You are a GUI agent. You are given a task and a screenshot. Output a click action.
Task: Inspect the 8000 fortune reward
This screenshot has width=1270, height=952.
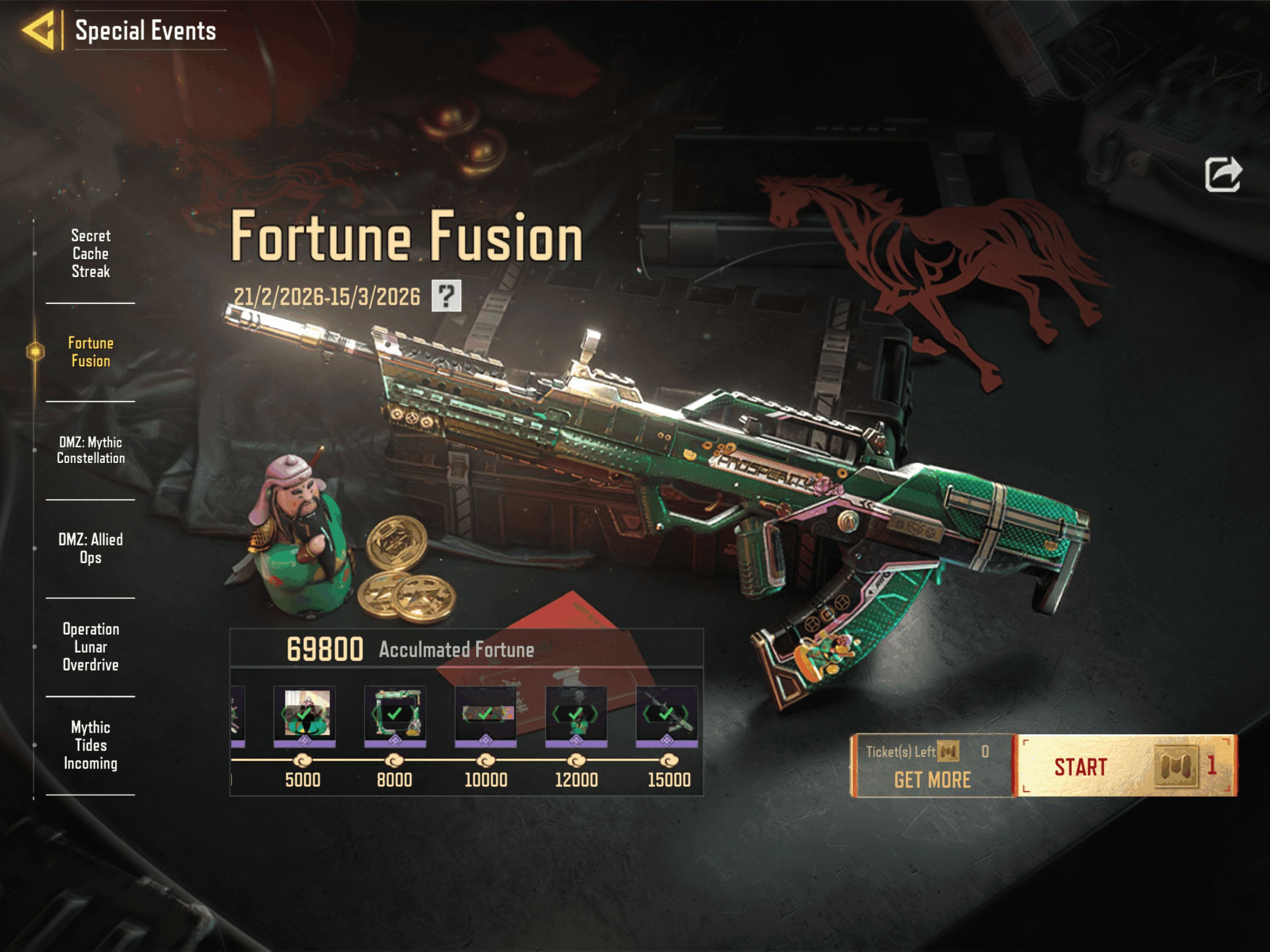(395, 715)
